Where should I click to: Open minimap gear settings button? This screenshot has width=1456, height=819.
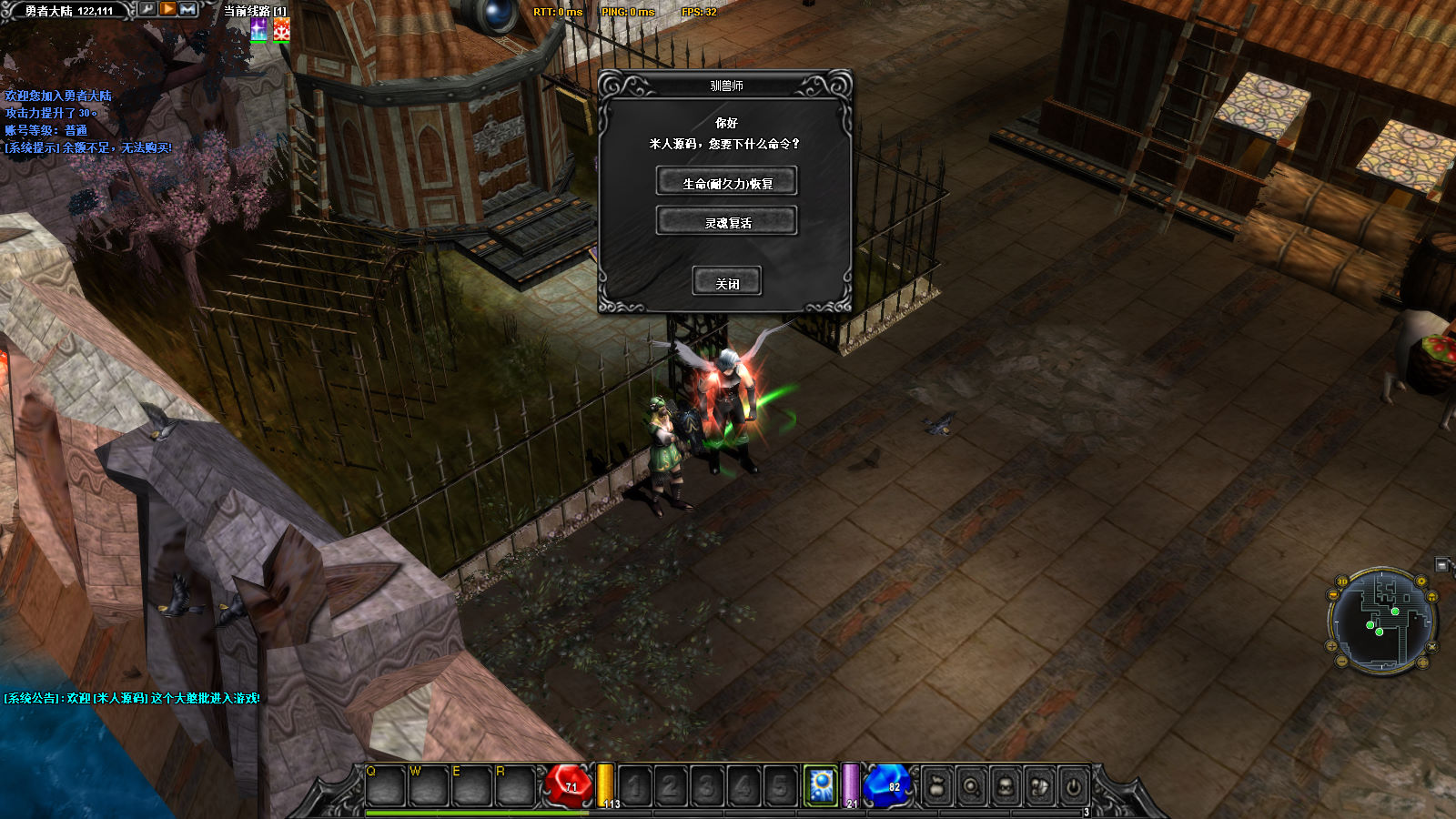(x=1421, y=581)
